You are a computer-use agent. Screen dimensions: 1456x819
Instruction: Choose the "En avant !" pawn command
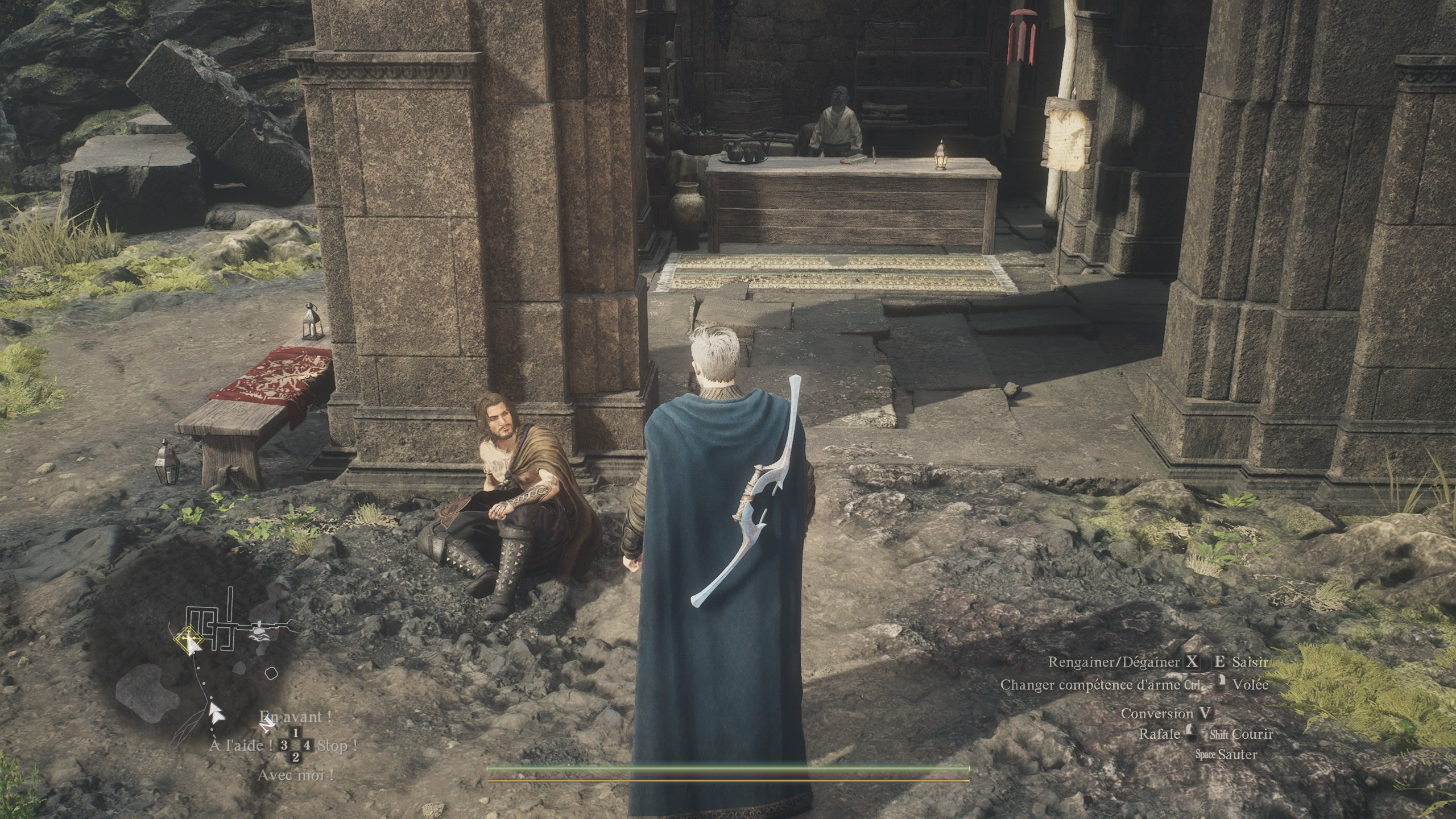[x=295, y=716]
